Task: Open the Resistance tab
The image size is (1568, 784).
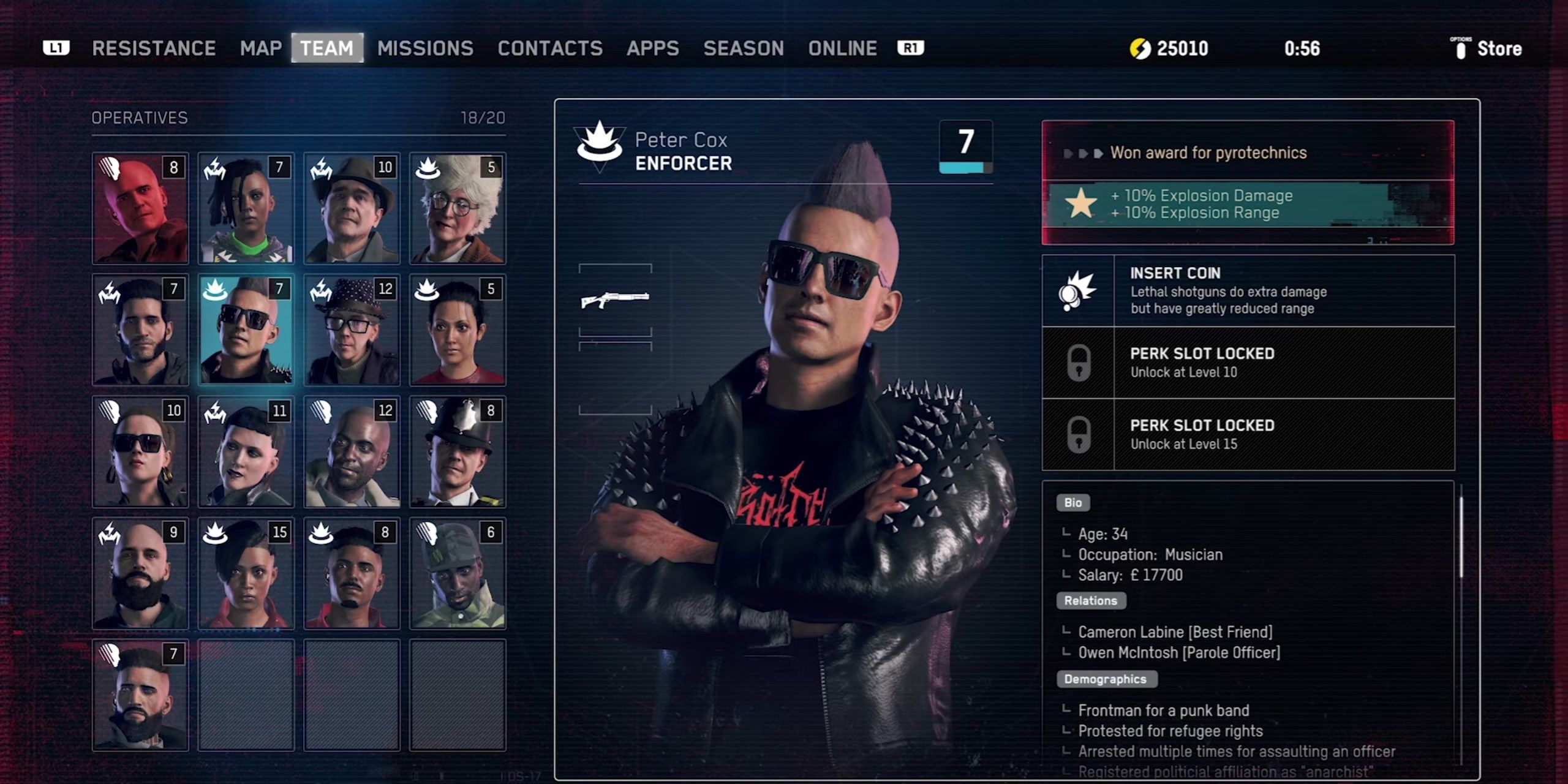Action: [x=154, y=48]
